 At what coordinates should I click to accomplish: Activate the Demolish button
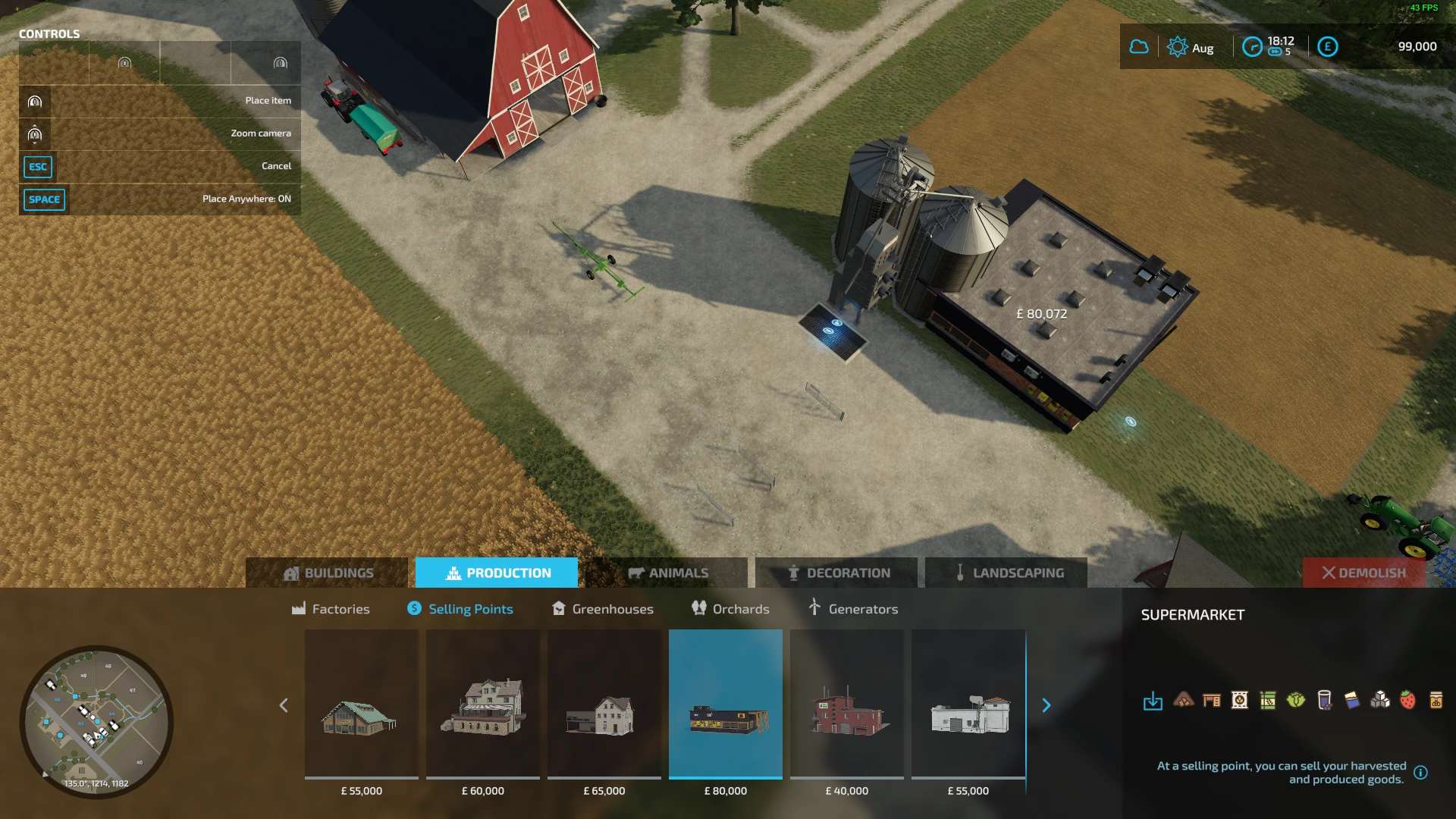(1363, 573)
